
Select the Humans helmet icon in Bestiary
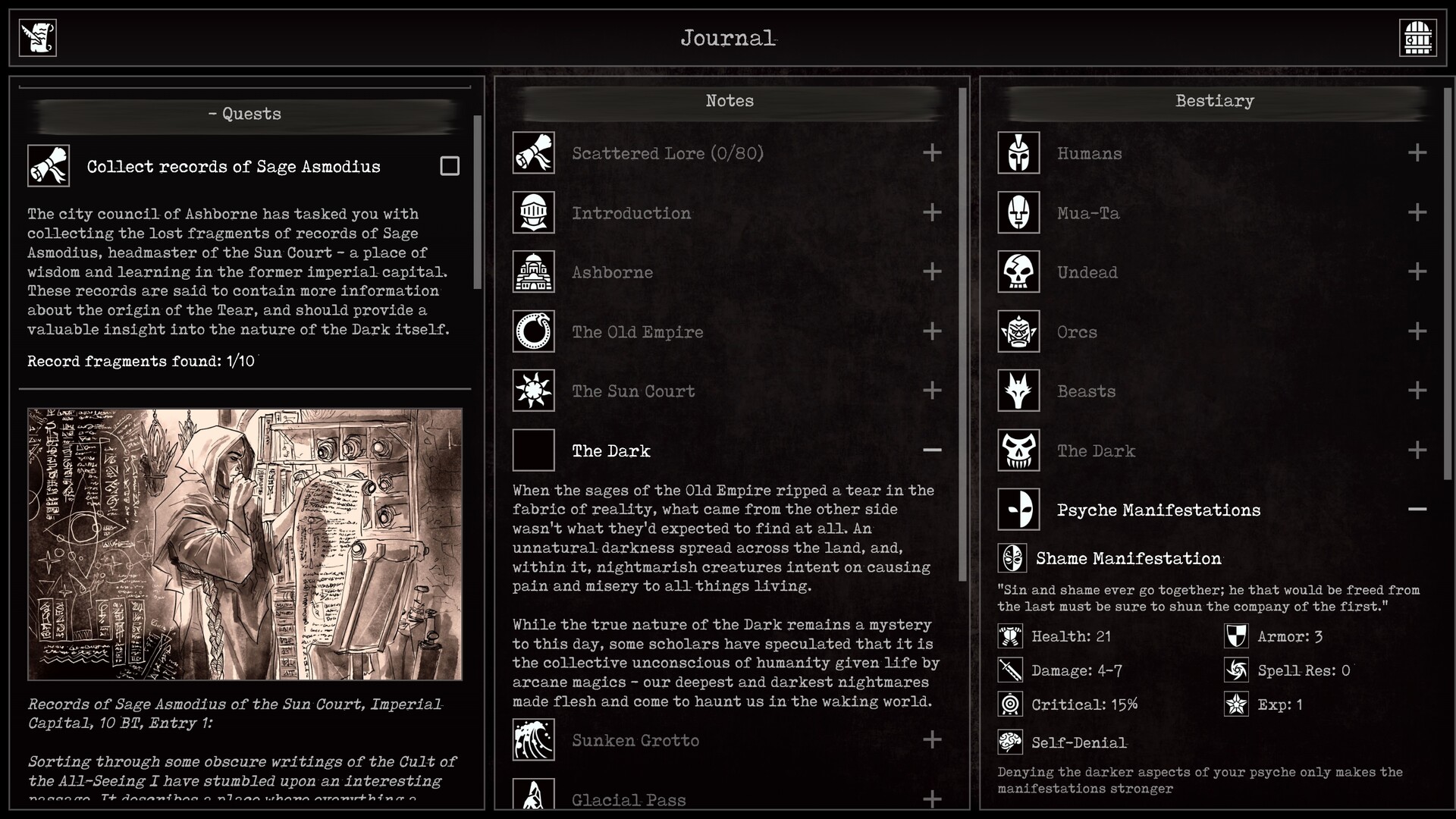pos(1018,152)
